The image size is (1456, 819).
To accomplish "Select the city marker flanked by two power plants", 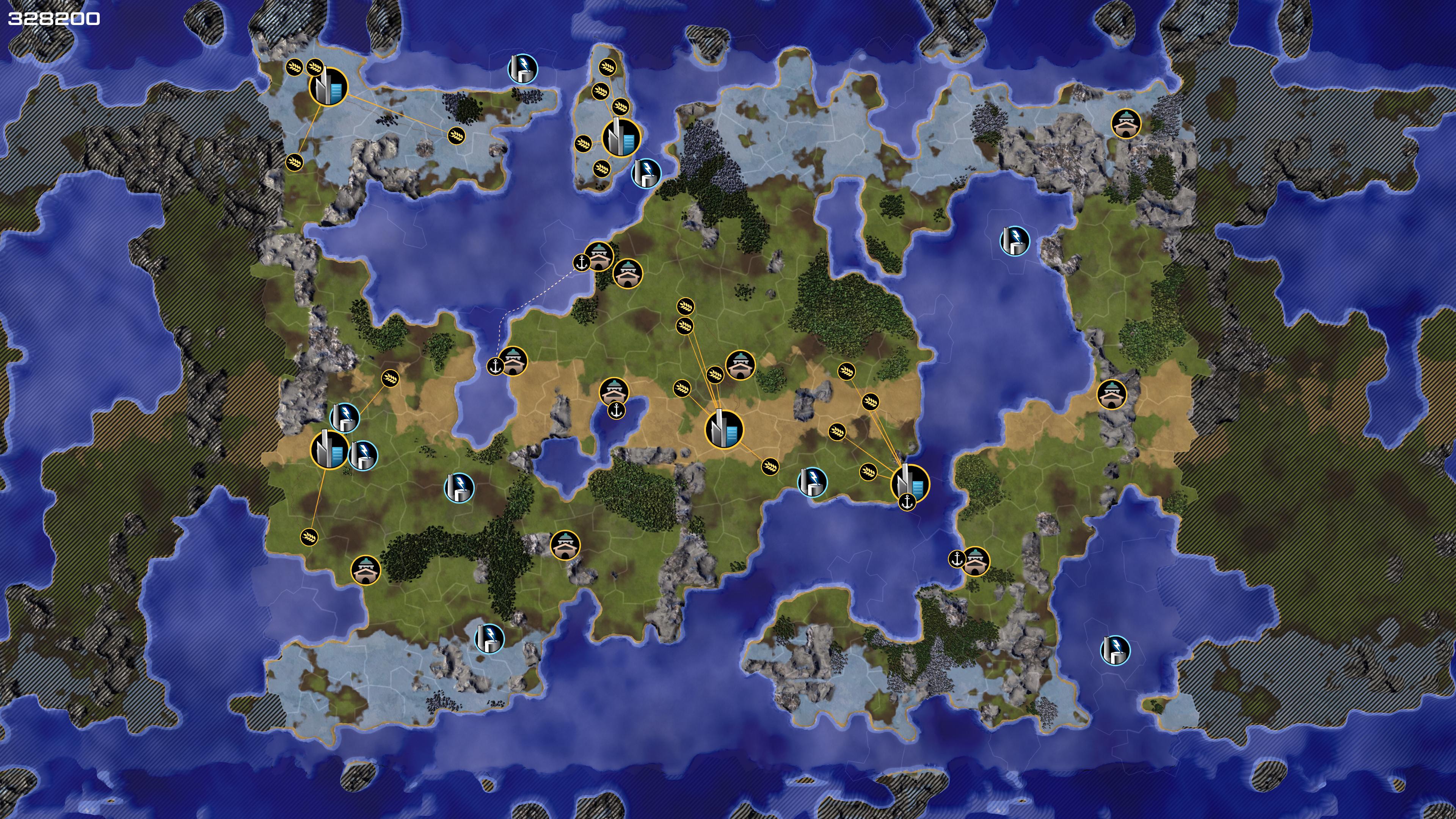I will tap(329, 450).
